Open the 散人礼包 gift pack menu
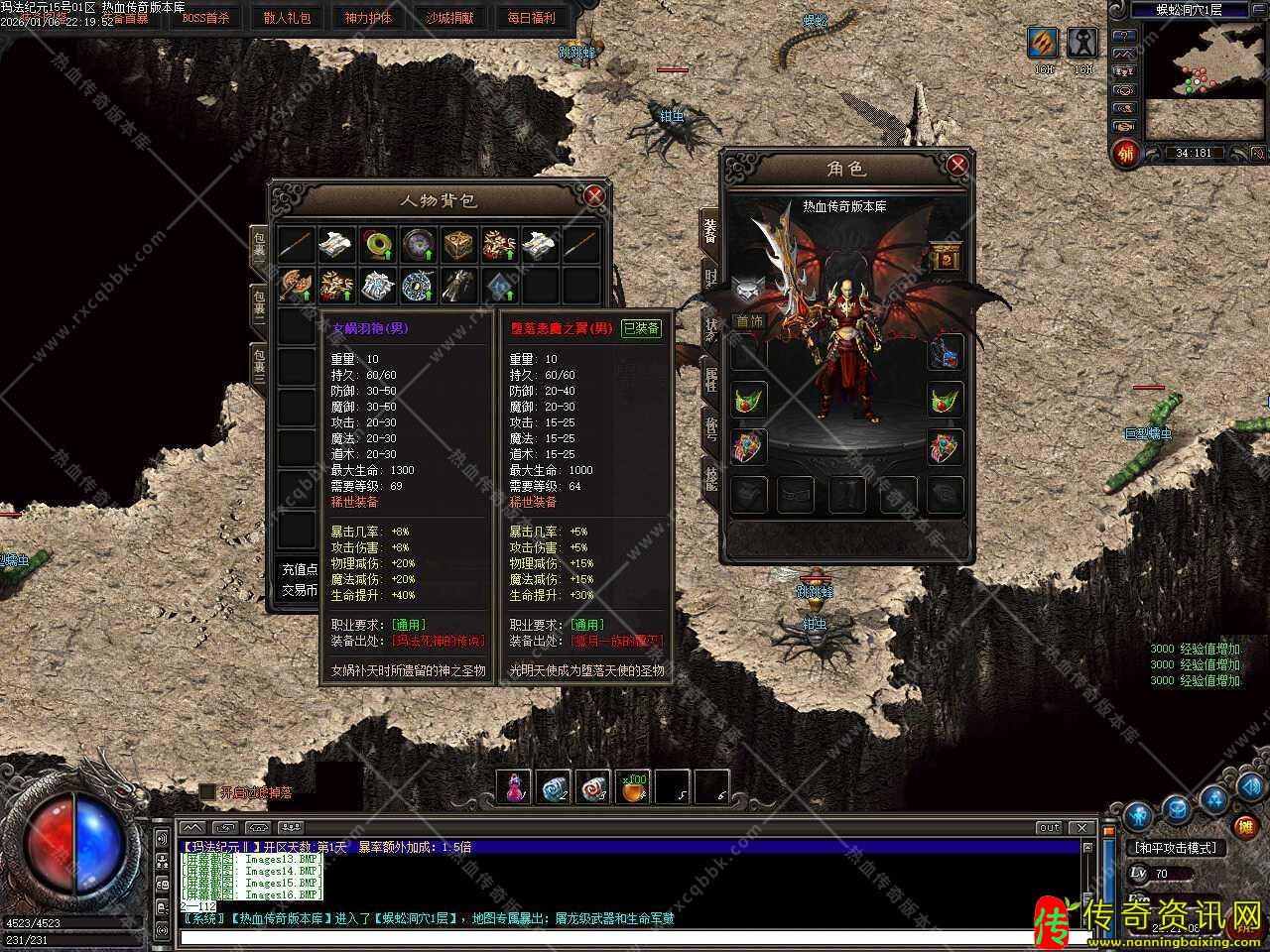Screen dimensions: 1270x952 287,18
